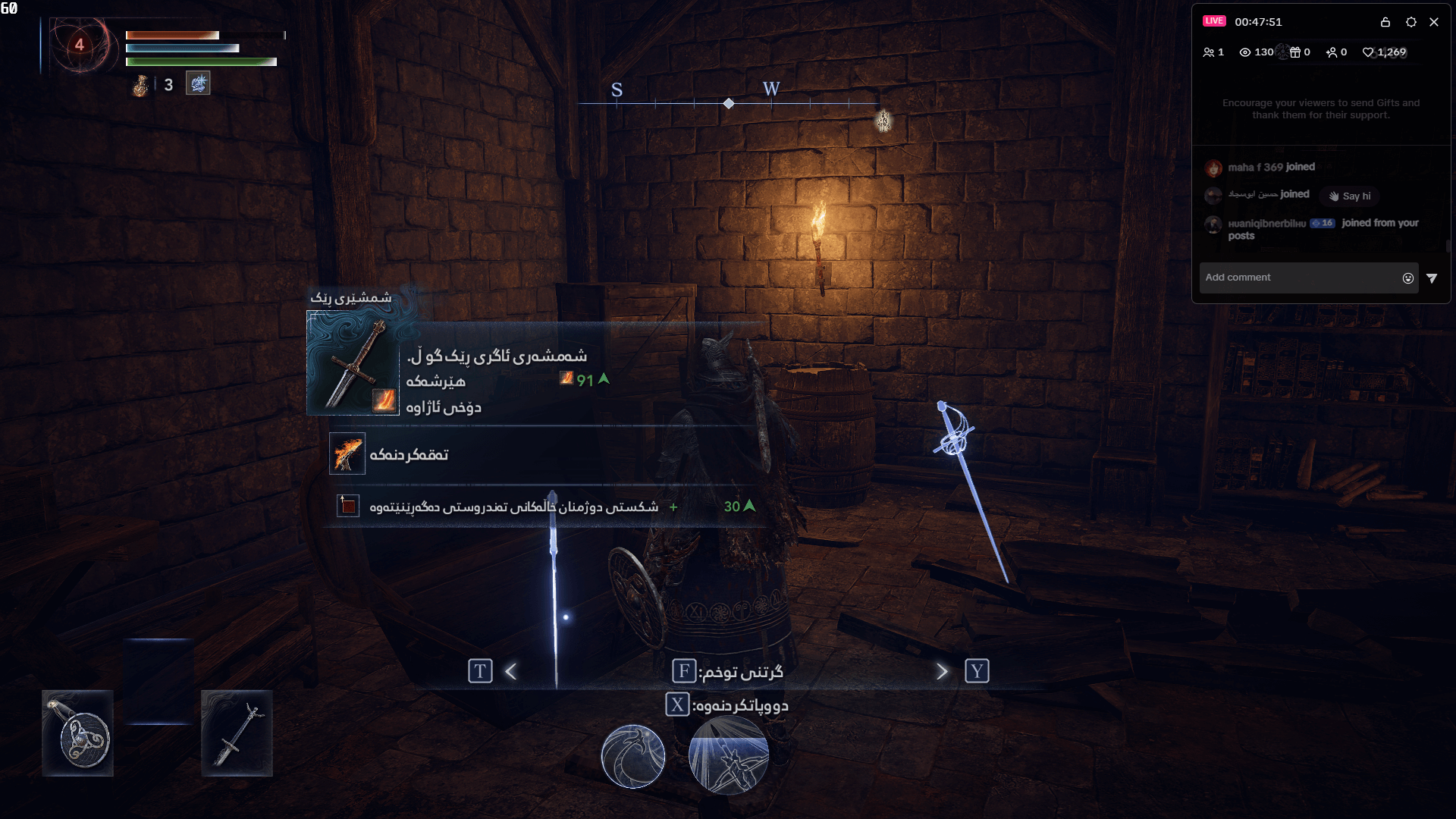The image size is (1456, 819).
Task: Select the sword equipment icon at bottom left
Action: [237, 733]
